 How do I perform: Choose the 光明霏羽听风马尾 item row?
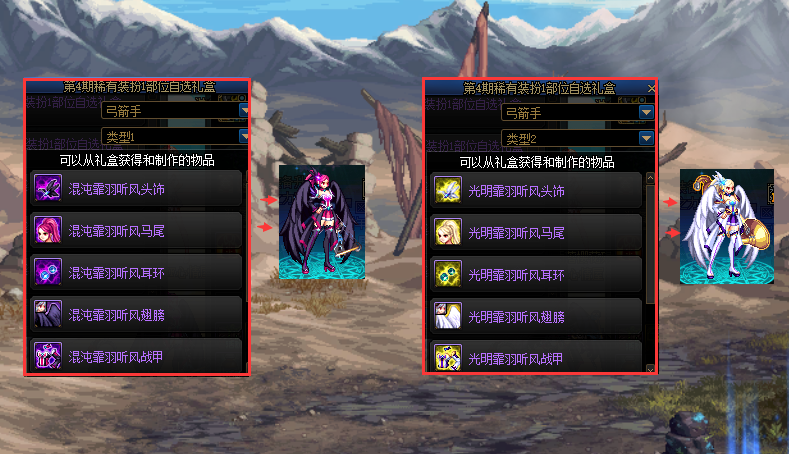pyautogui.click(x=537, y=232)
